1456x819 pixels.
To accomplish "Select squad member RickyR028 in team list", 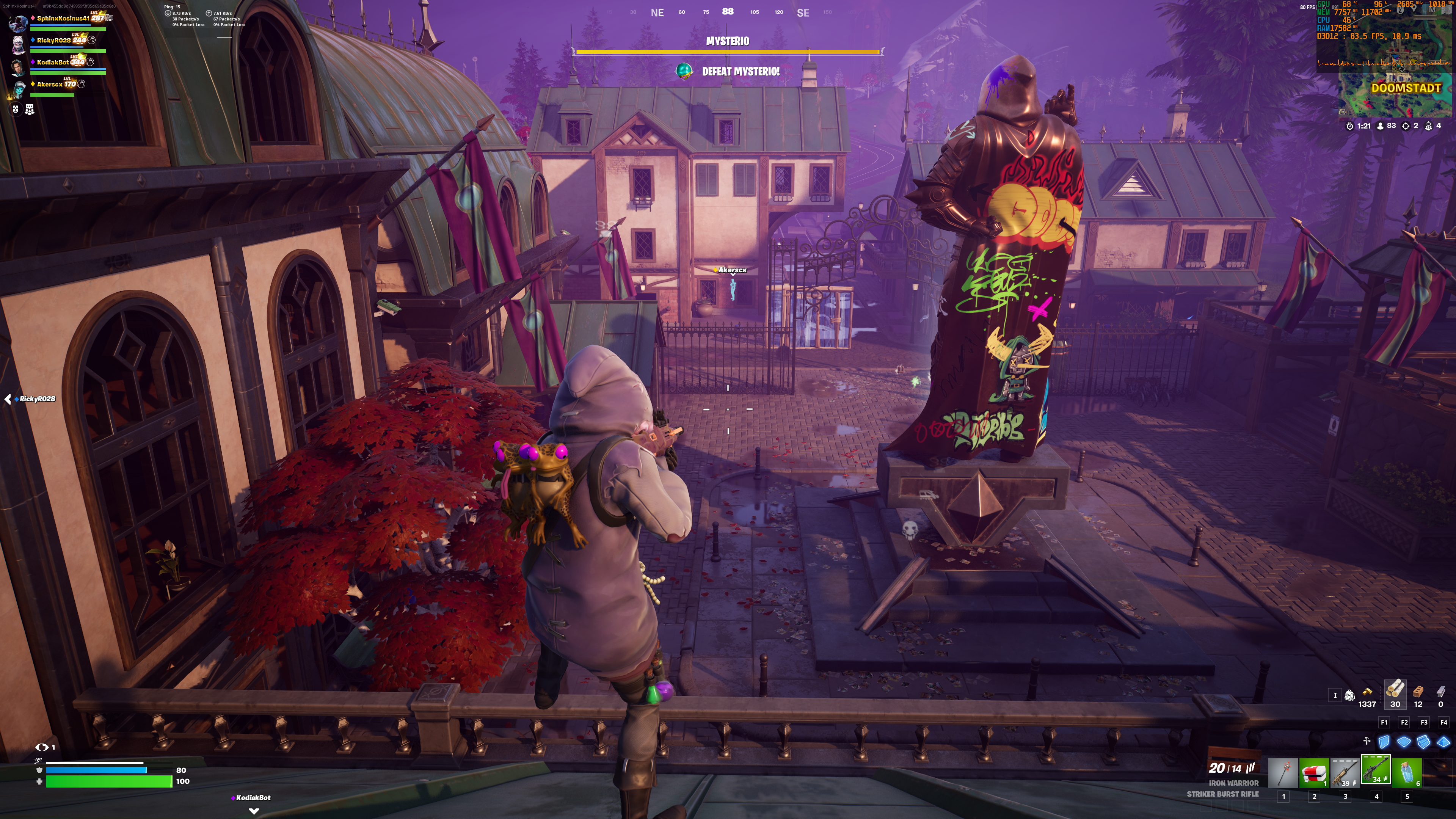I will (x=54, y=40).
